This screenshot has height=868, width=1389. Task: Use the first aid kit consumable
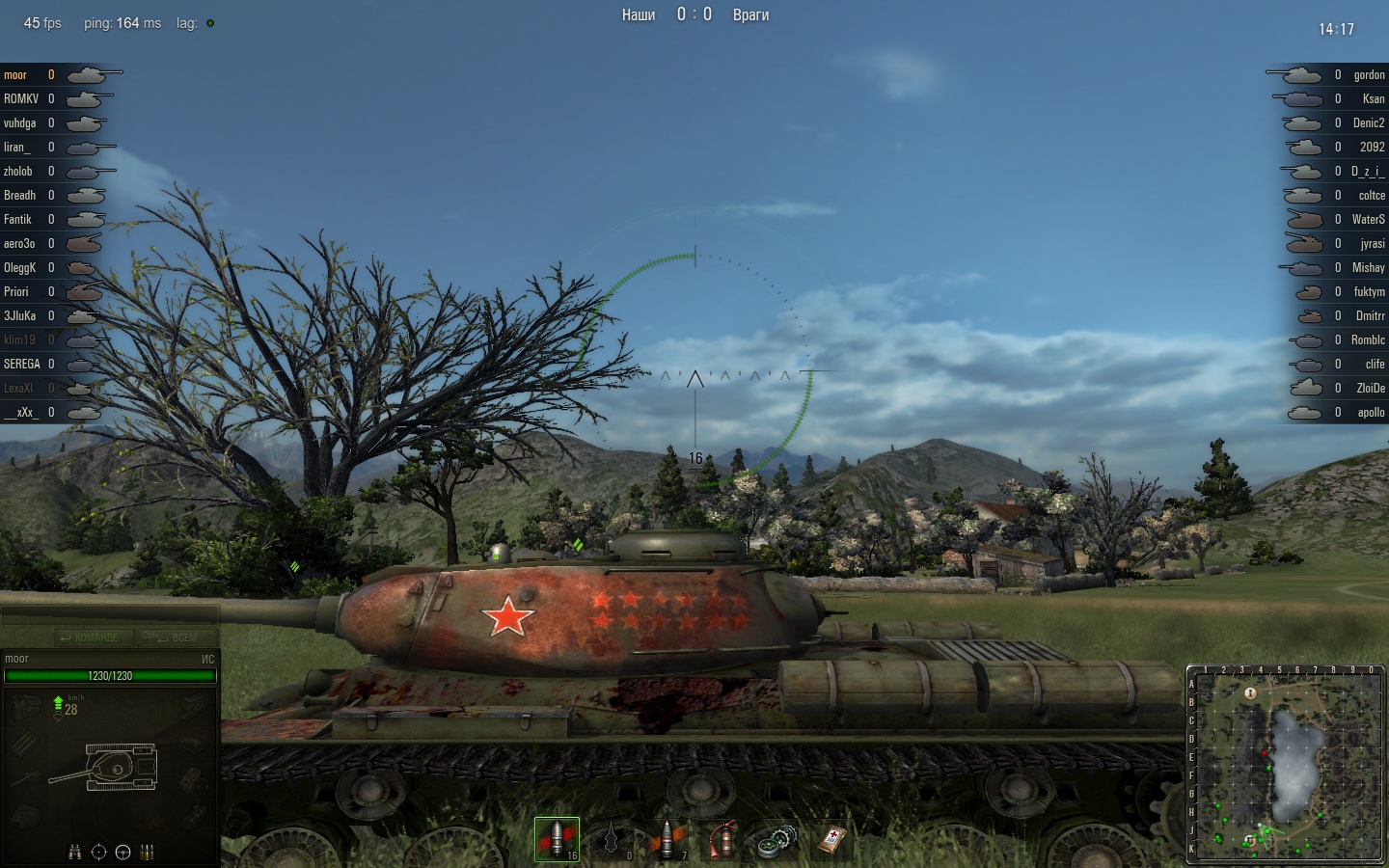coord(832,839)
